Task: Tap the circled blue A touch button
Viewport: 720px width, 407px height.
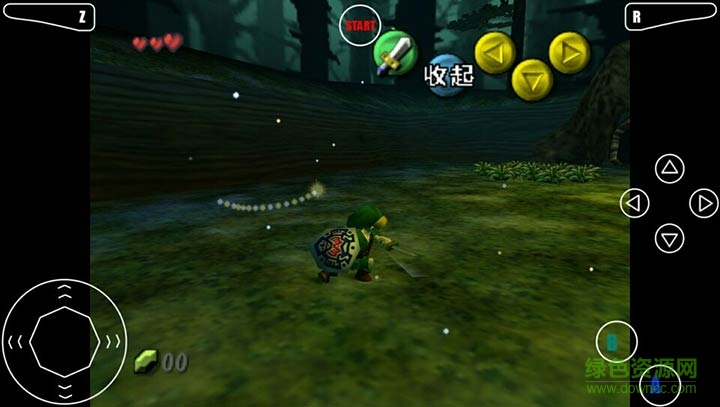Action: [x=655, y=386]
